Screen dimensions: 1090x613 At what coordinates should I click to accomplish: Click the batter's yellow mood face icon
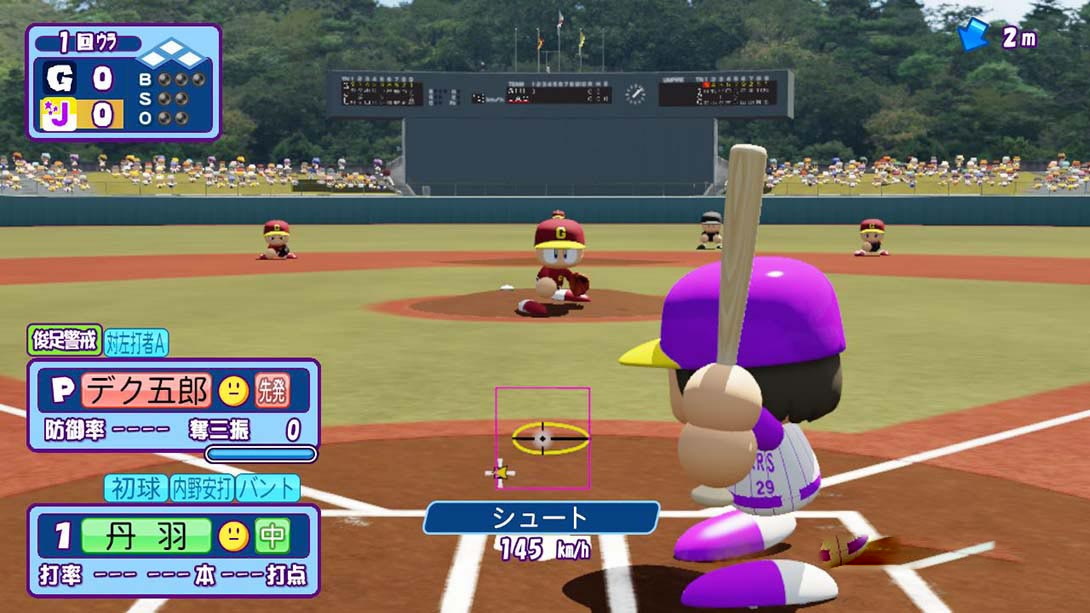(x=234, y=536)
